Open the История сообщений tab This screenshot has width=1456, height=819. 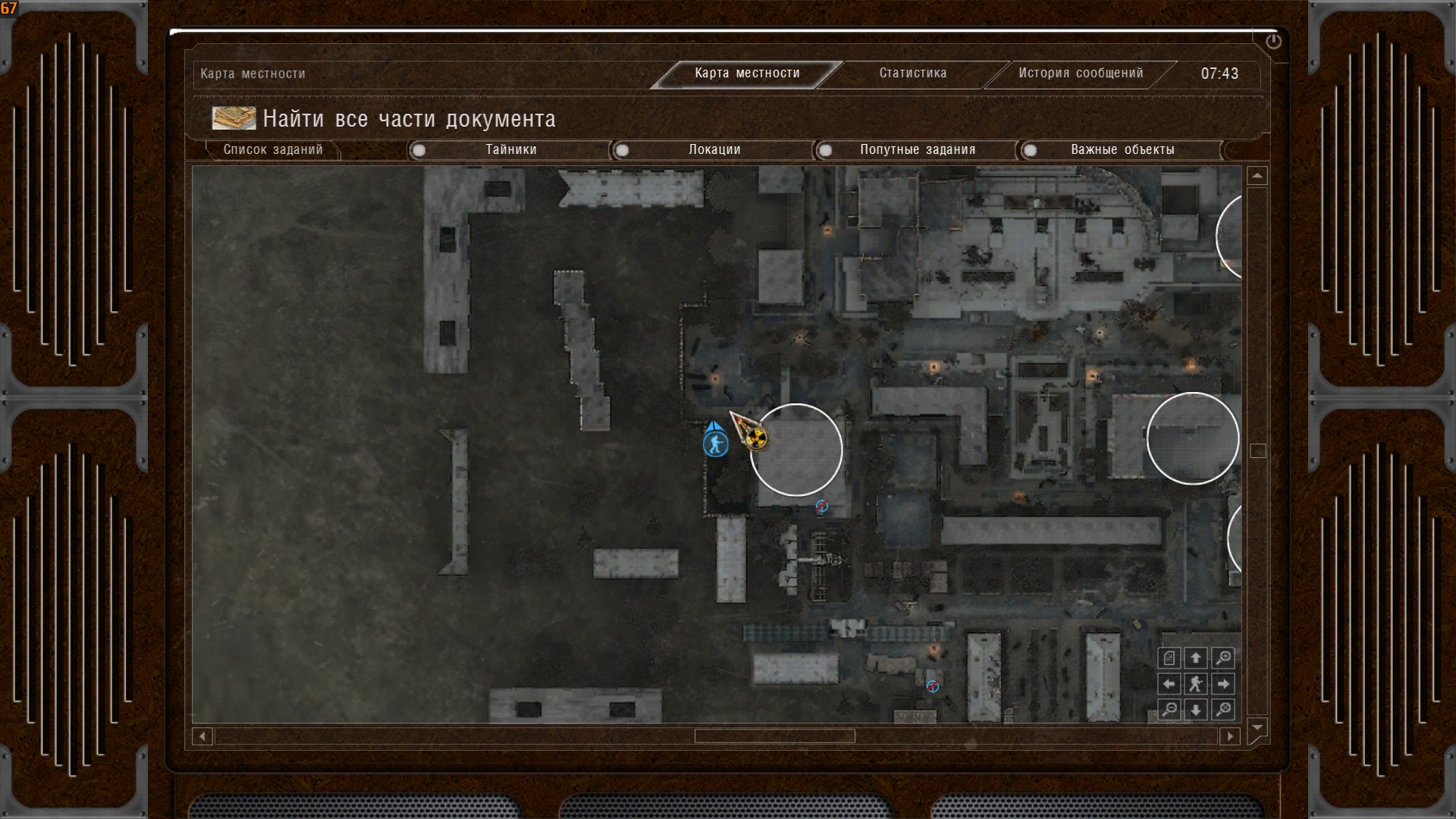coord(1080,74)
